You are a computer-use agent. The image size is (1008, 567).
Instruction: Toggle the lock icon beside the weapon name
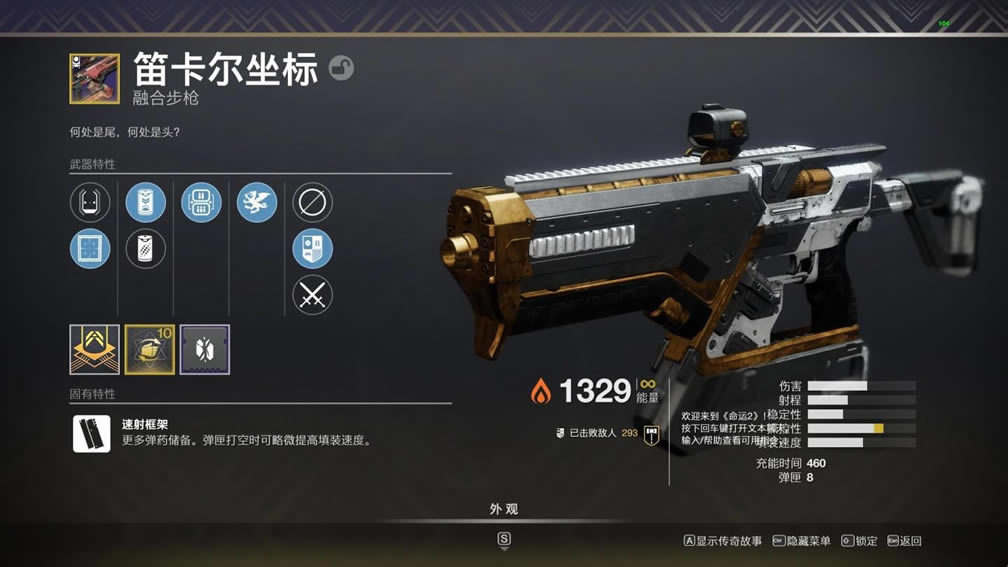(341, 69)
